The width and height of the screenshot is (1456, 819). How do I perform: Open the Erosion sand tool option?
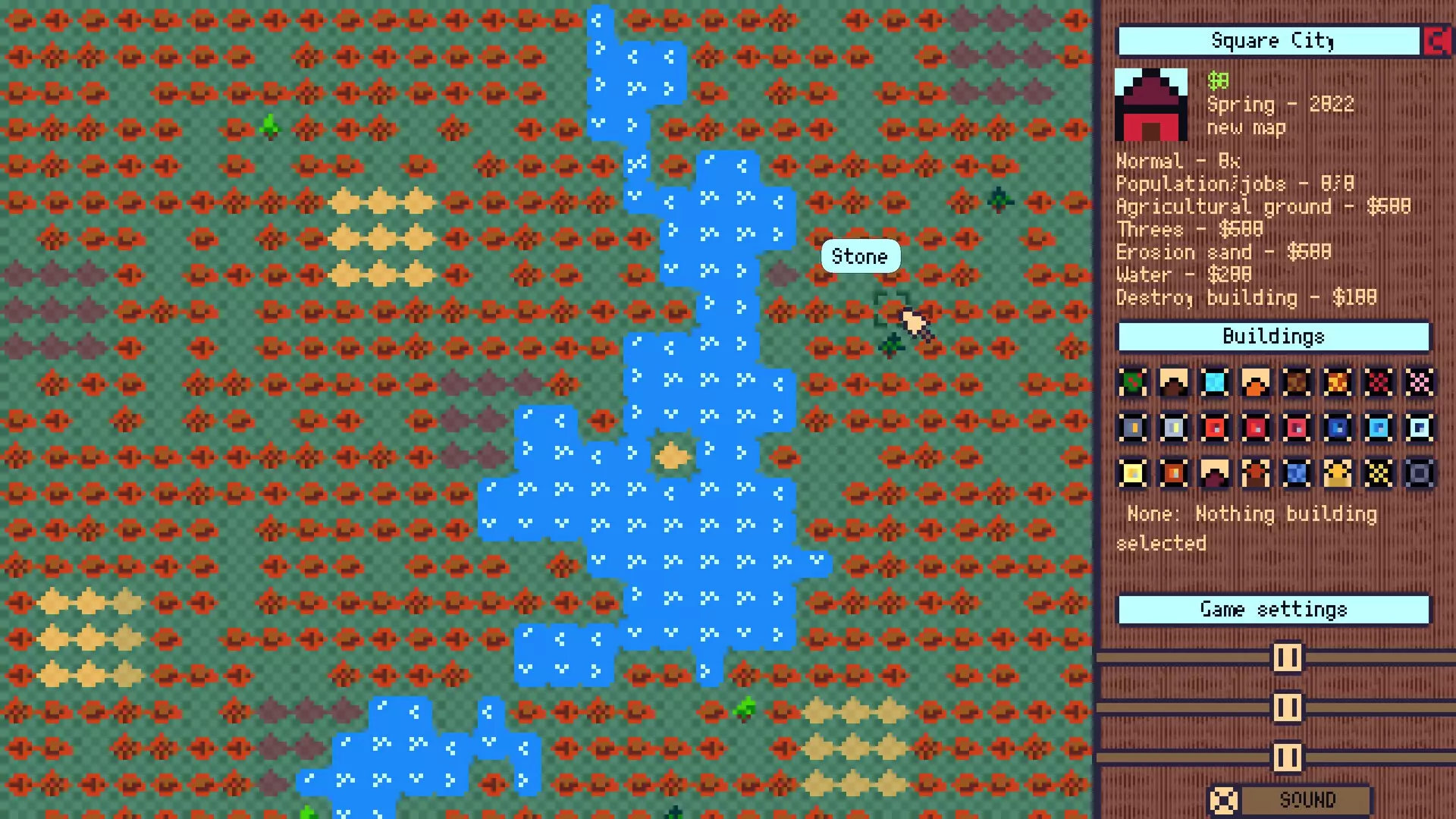(1224, 252)
